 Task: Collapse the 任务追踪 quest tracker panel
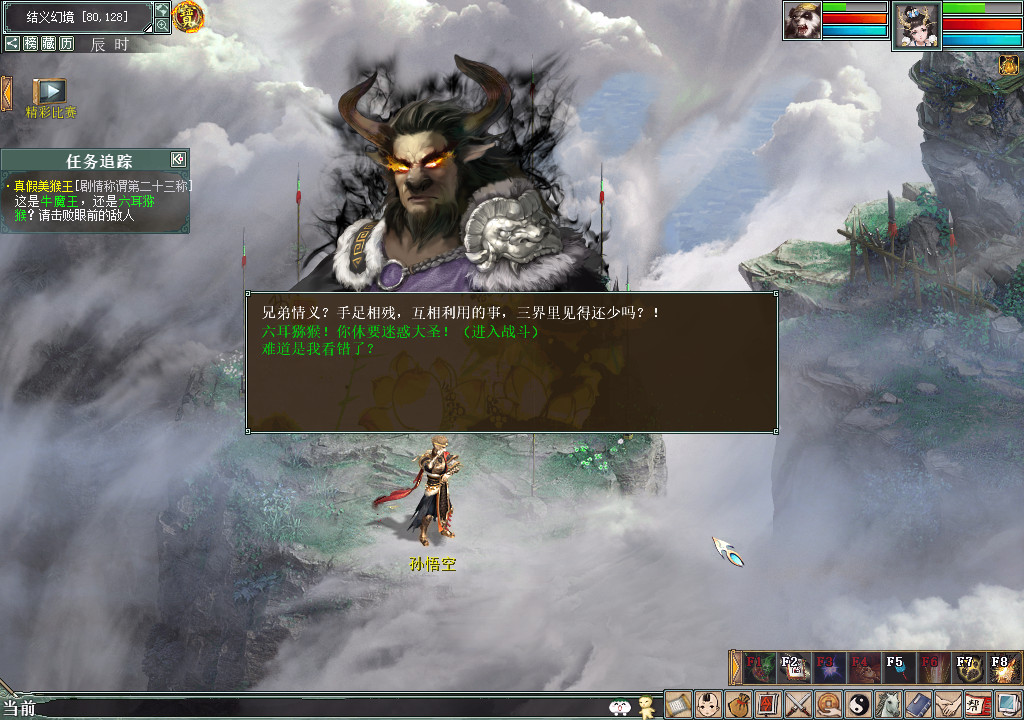(x=177, y=160)
